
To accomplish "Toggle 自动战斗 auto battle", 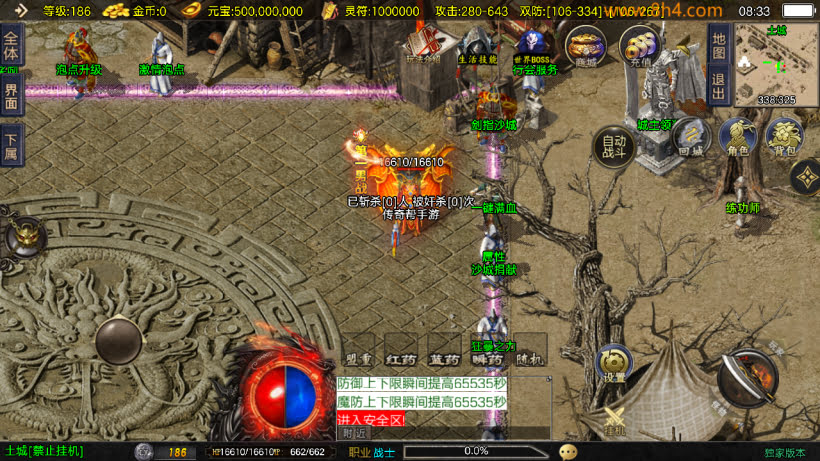I will point(614,147).
